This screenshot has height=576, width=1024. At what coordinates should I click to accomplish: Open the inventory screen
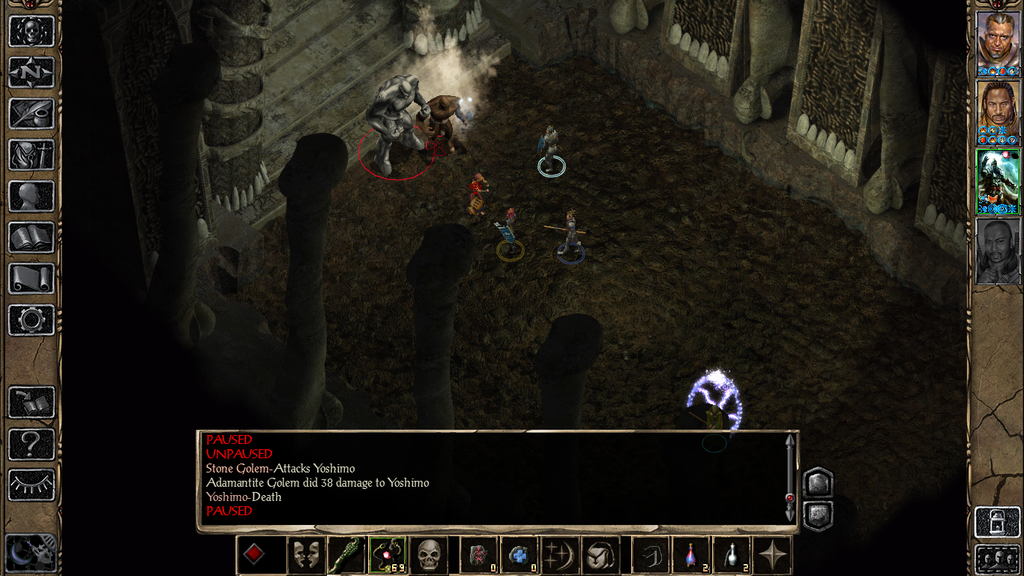tap(31, 154)
